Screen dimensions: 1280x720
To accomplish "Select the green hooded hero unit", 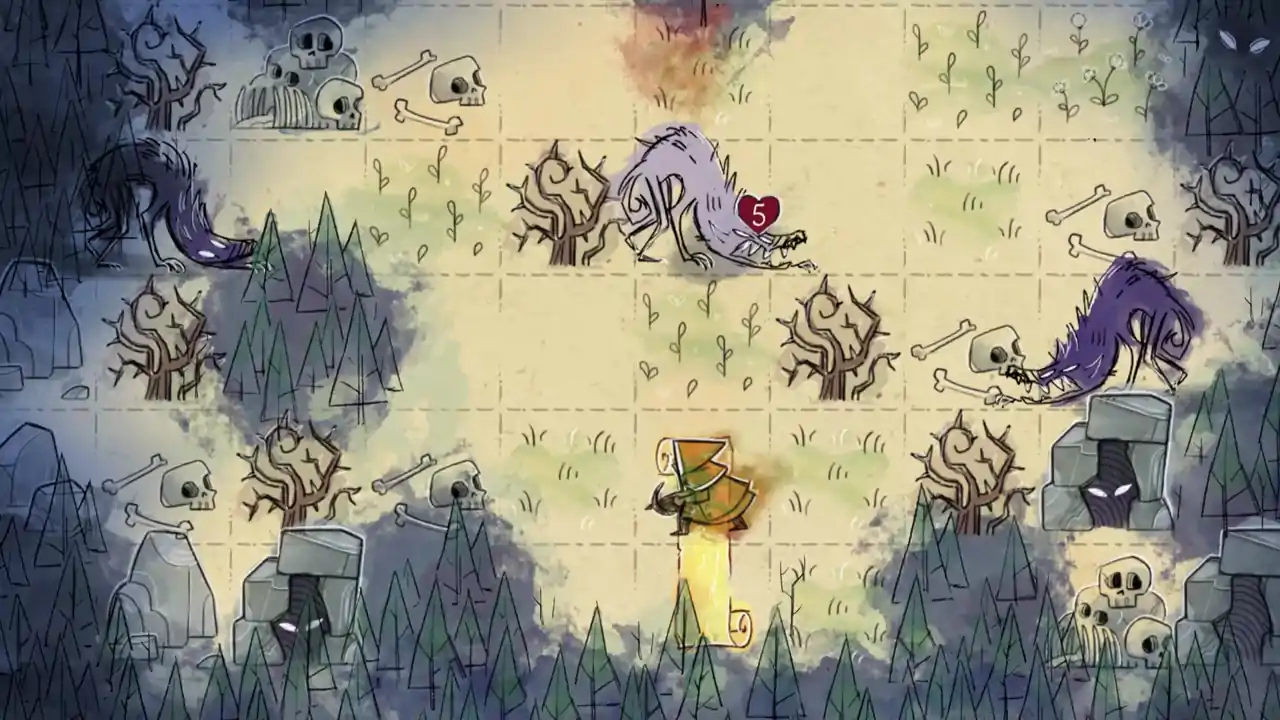I will click(700, 485).
